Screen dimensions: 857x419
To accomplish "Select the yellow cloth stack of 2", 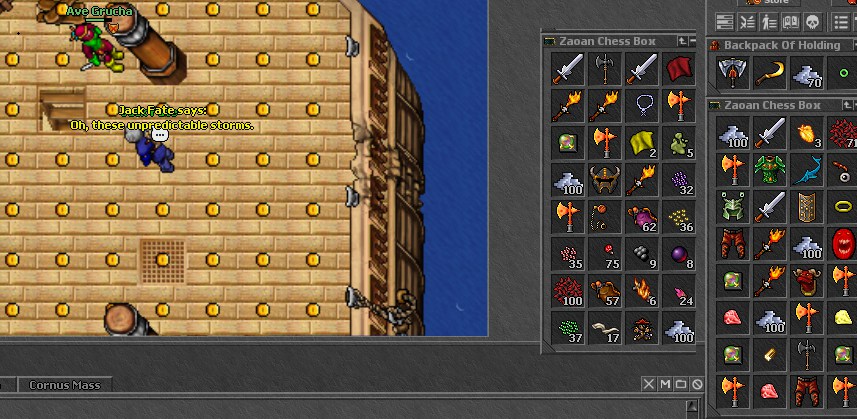I will pos(642,141).
